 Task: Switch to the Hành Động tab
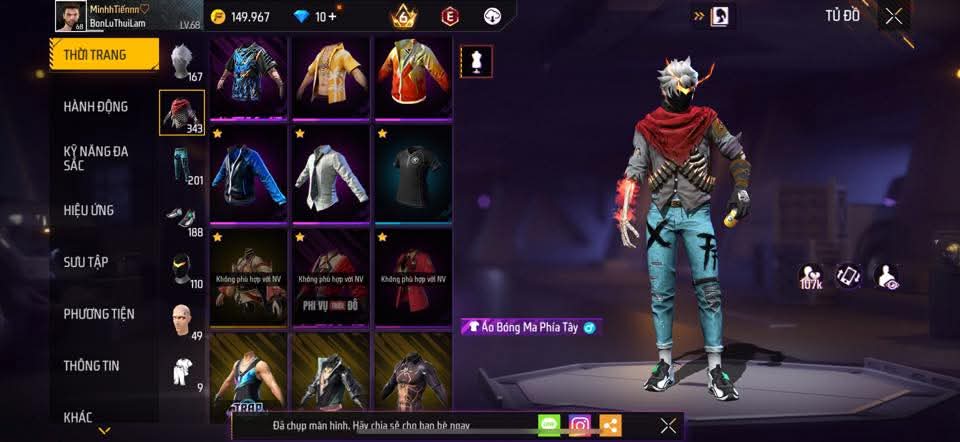(96, 107)
